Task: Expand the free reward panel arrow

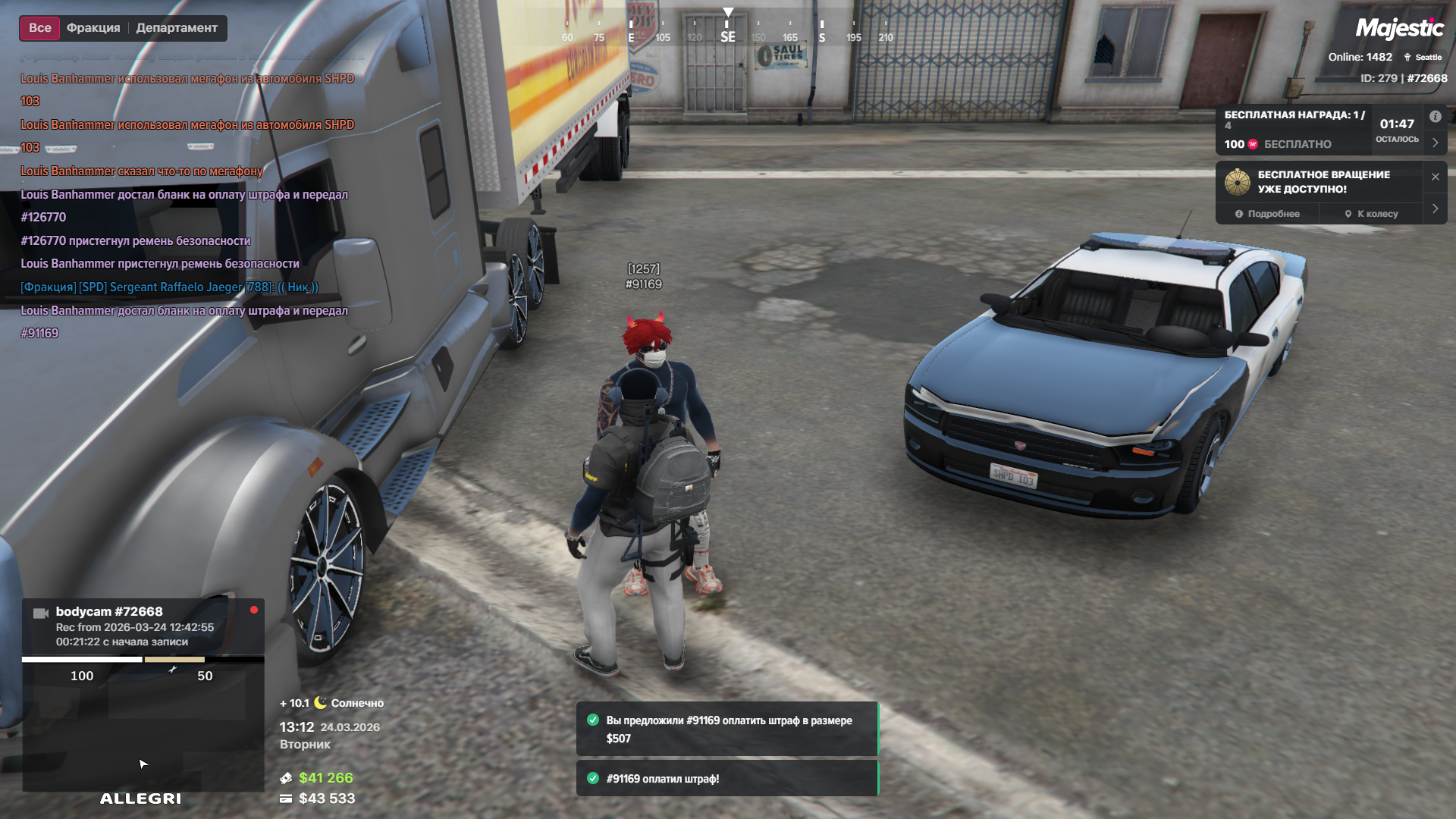Action: tap(1435, 143)
